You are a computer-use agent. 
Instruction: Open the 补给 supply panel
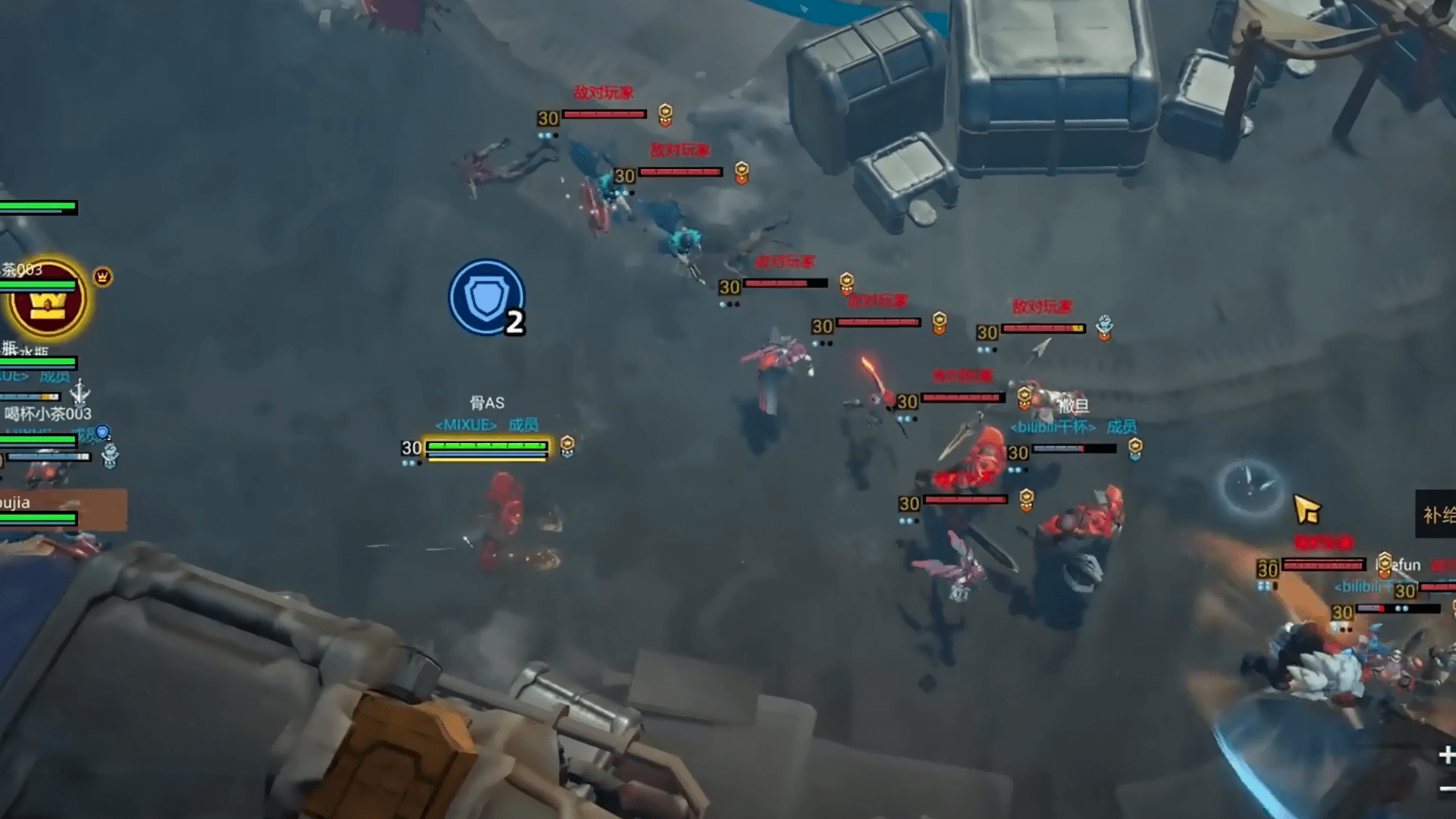click(1437, 515)
